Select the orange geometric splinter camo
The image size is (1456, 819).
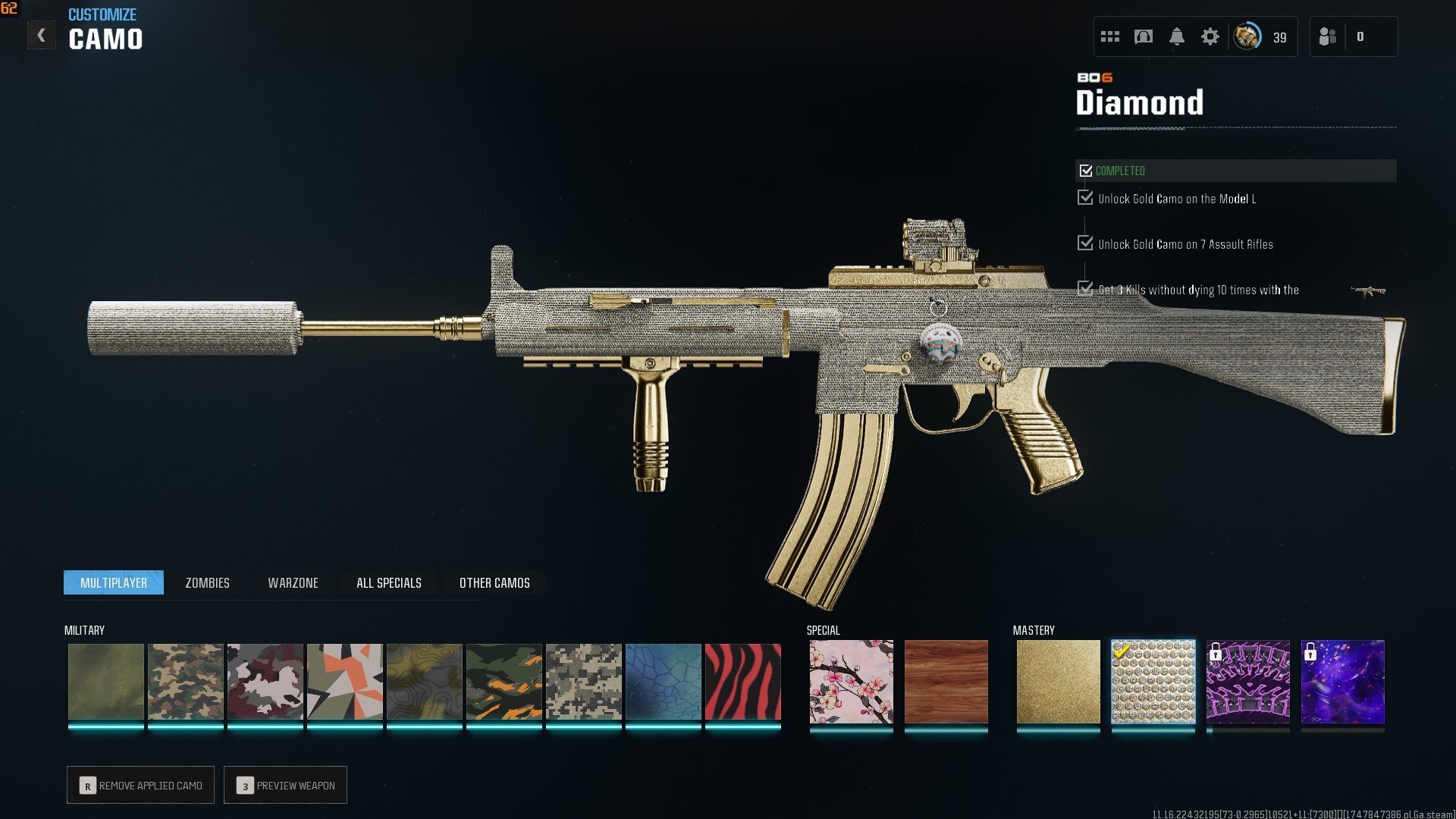click(344, 681)
